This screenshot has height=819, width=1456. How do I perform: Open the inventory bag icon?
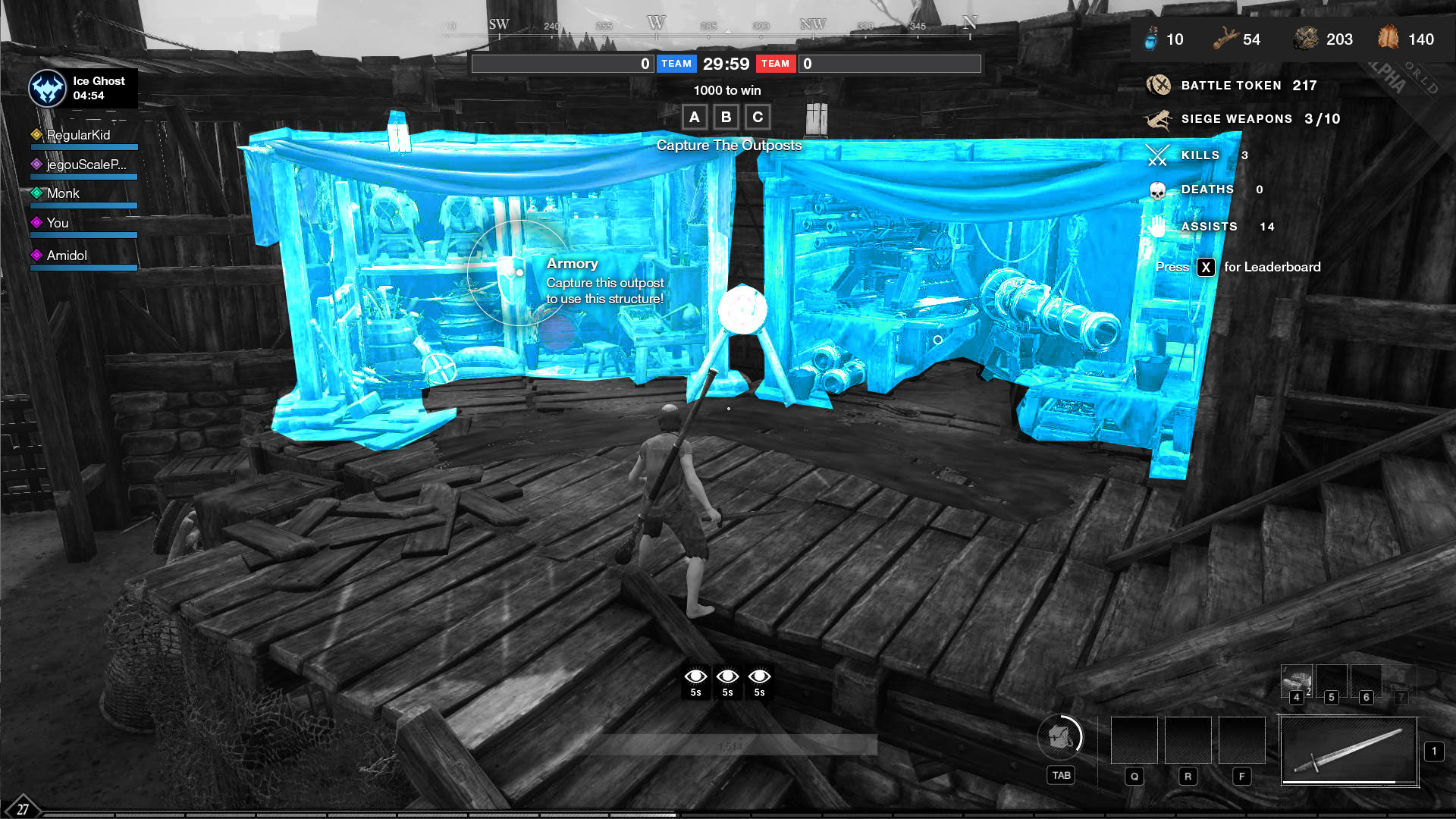1060,736
